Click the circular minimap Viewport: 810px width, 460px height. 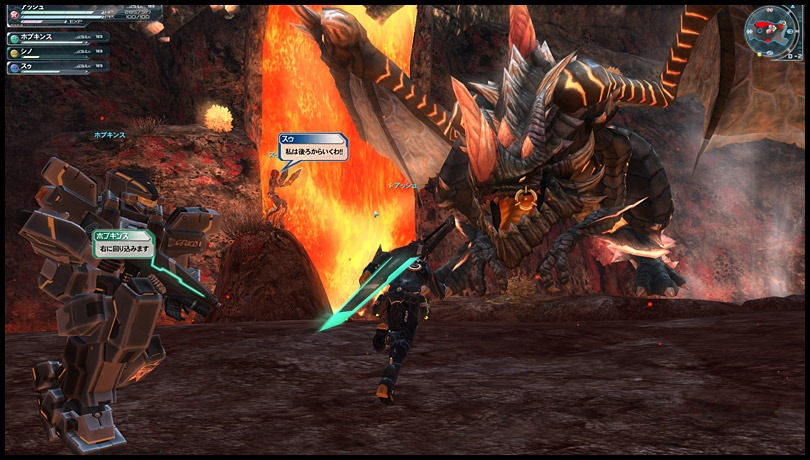(x=771, y=31)
